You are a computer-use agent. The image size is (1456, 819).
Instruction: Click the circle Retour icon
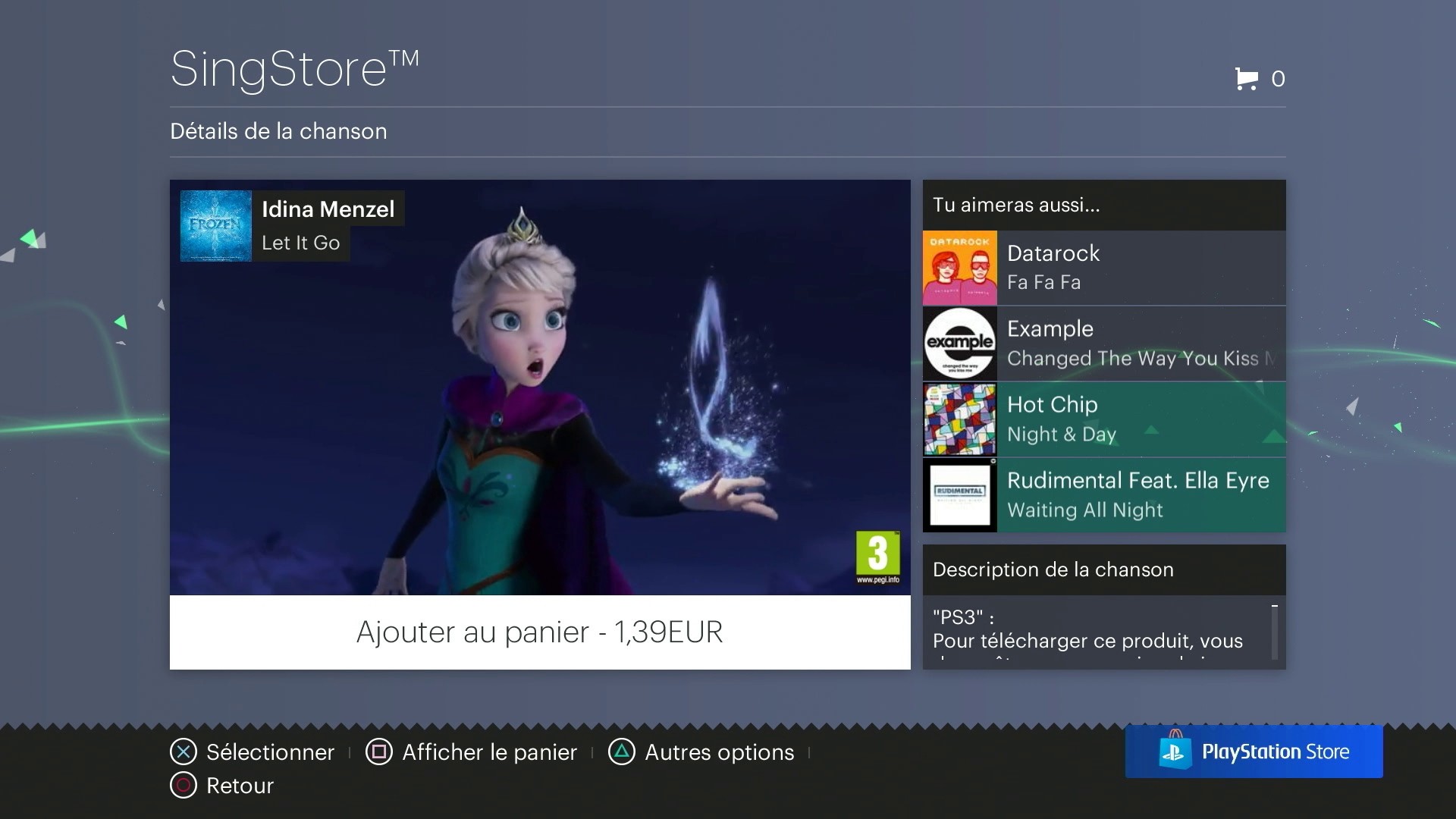182,785
